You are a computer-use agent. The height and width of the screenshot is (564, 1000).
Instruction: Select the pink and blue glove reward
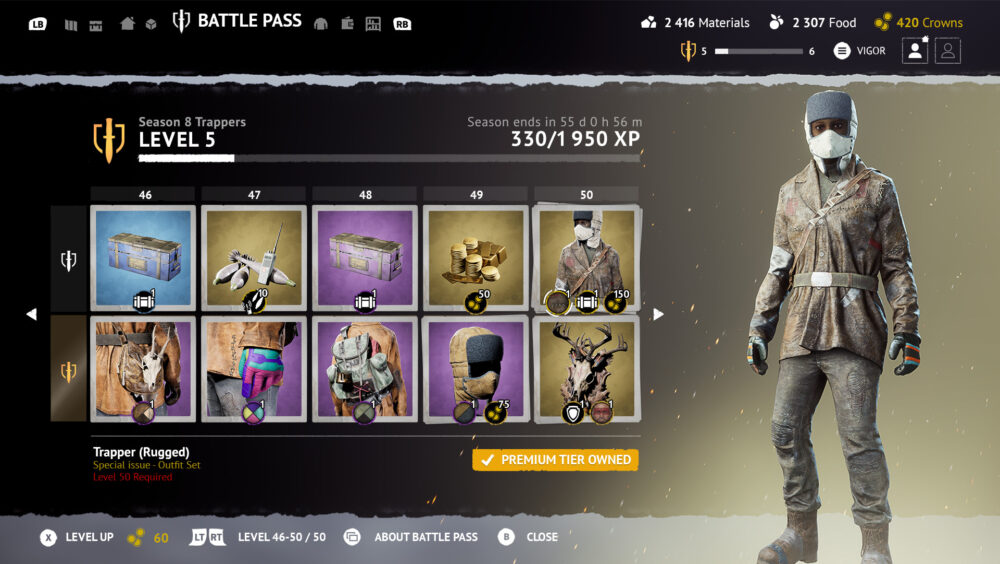pos(254,368)
